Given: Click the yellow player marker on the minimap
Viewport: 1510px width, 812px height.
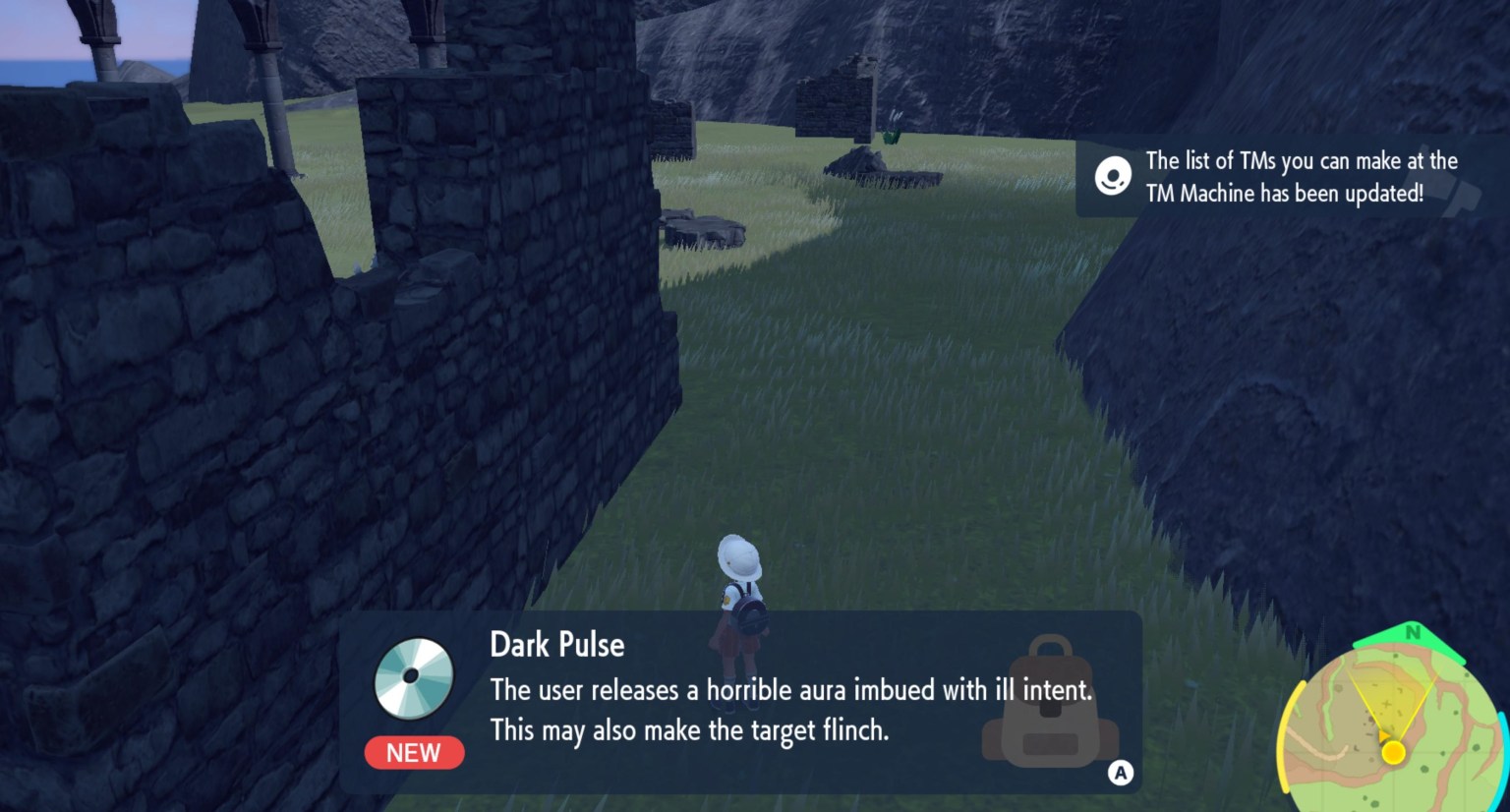Looking at the screenshot, I should click(x=1395, y=753).
